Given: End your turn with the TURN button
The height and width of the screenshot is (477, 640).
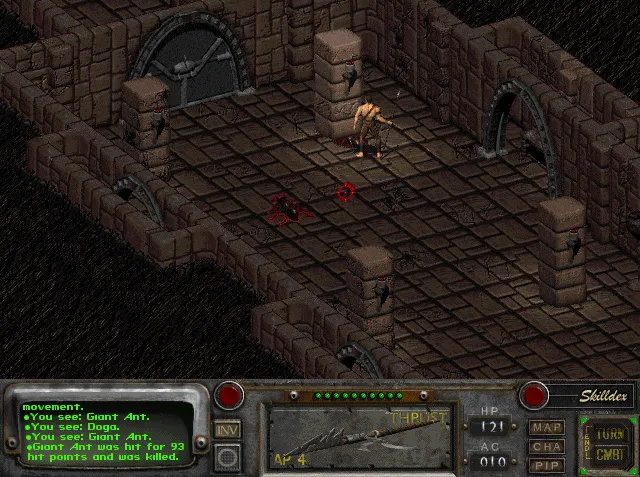Looking at the screenshot, I should click(607, 434).
